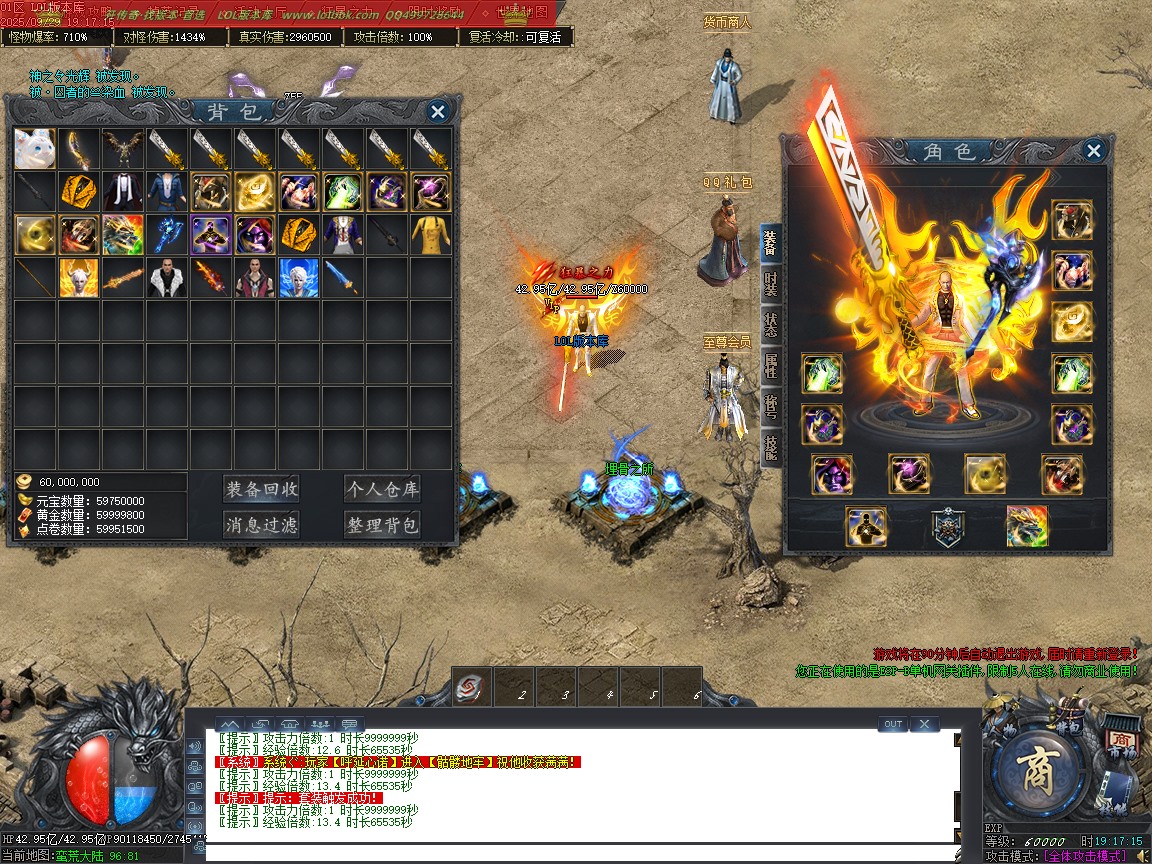Select the 称号 title tab
1152x864 pixels.
[771, 406]
